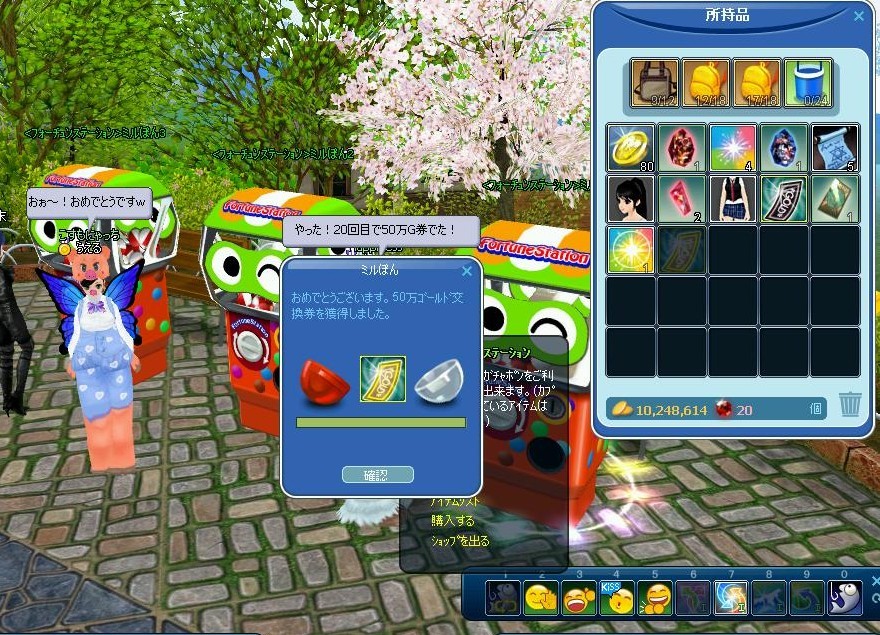Select the blue scroll item slot

834,147
